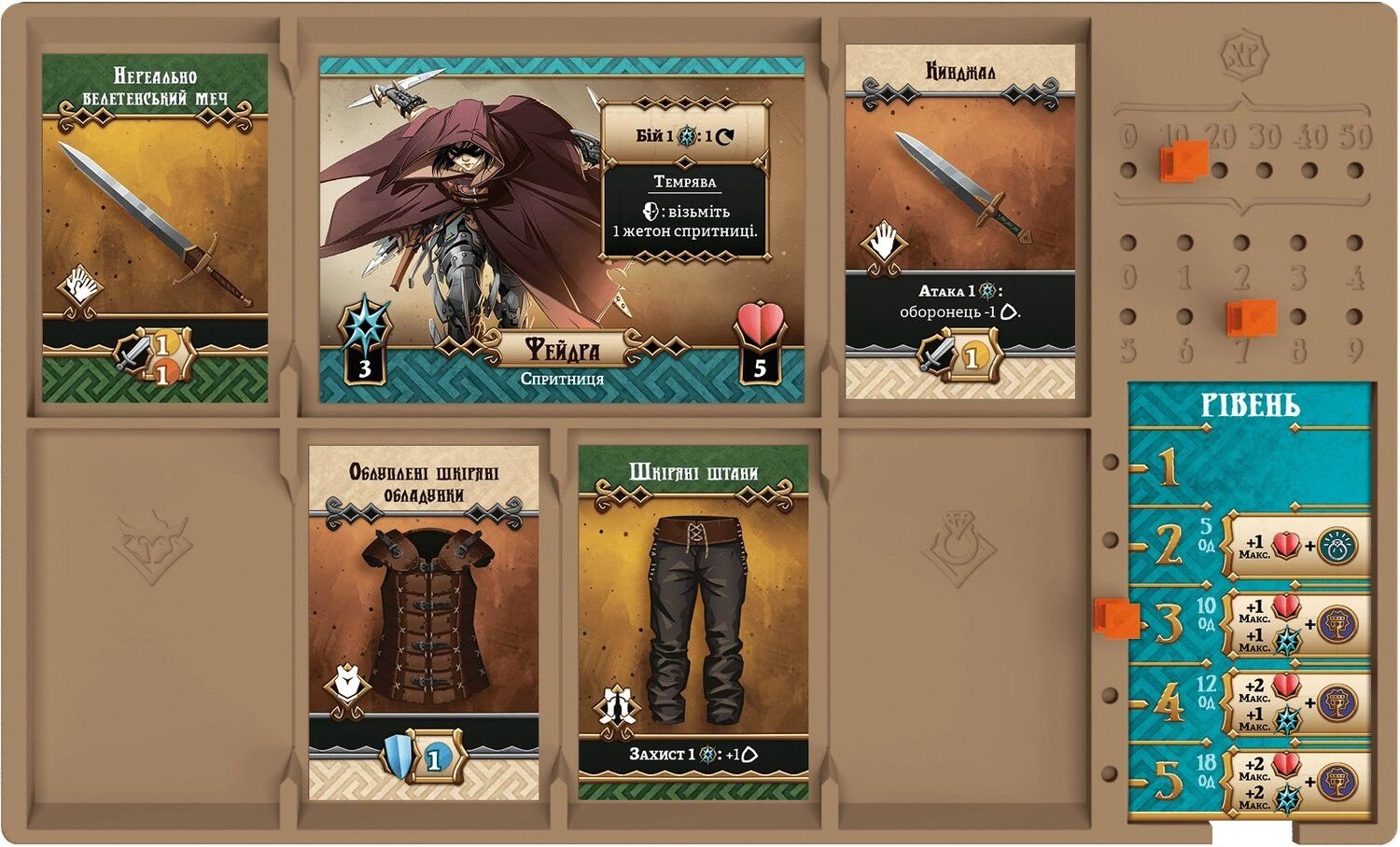Click the РІВЕНЬ level track header
The image size is (1400, 847).
(1250, 406)
